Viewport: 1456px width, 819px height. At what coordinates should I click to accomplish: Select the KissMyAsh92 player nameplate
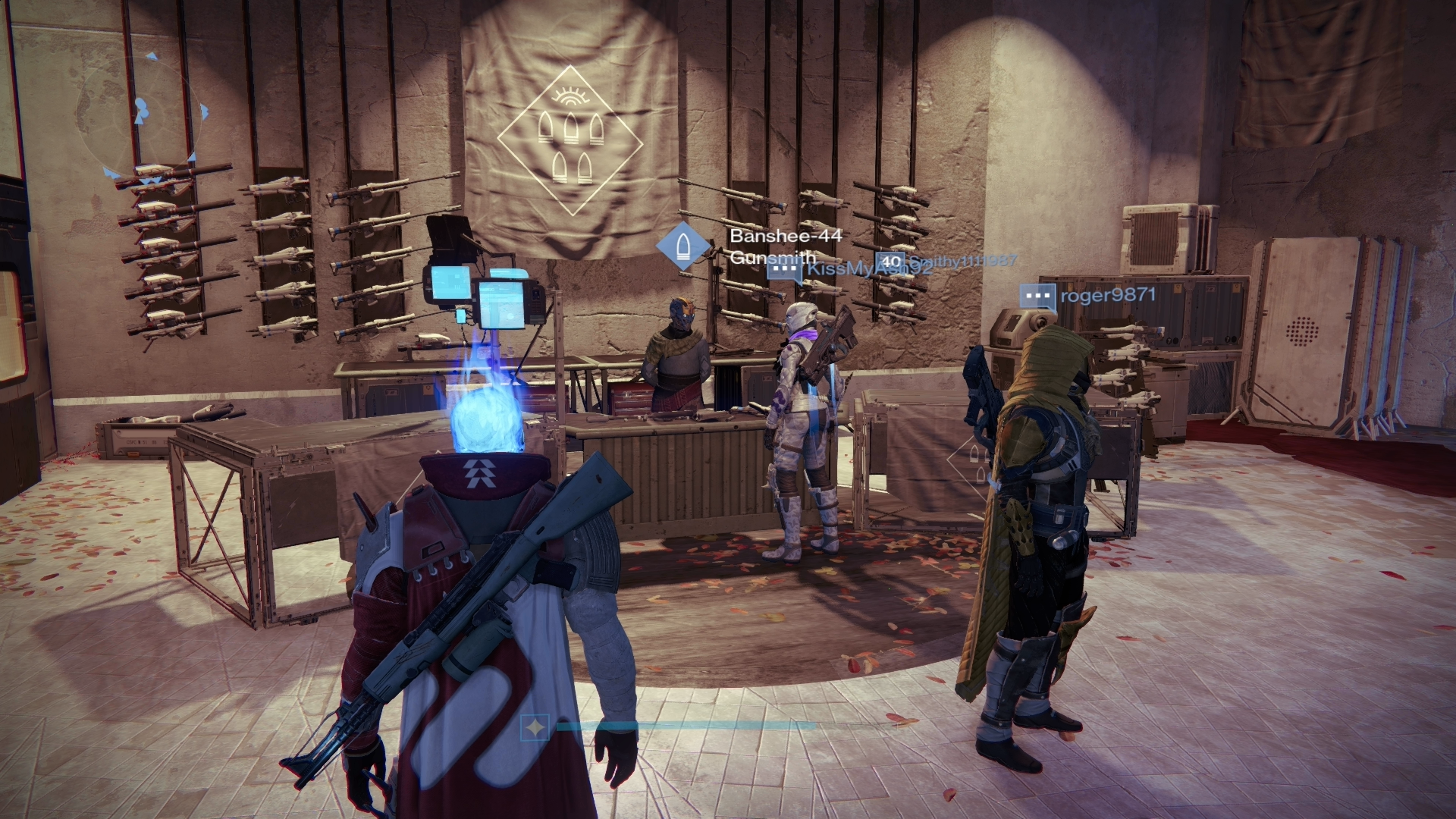coord(849,269)
